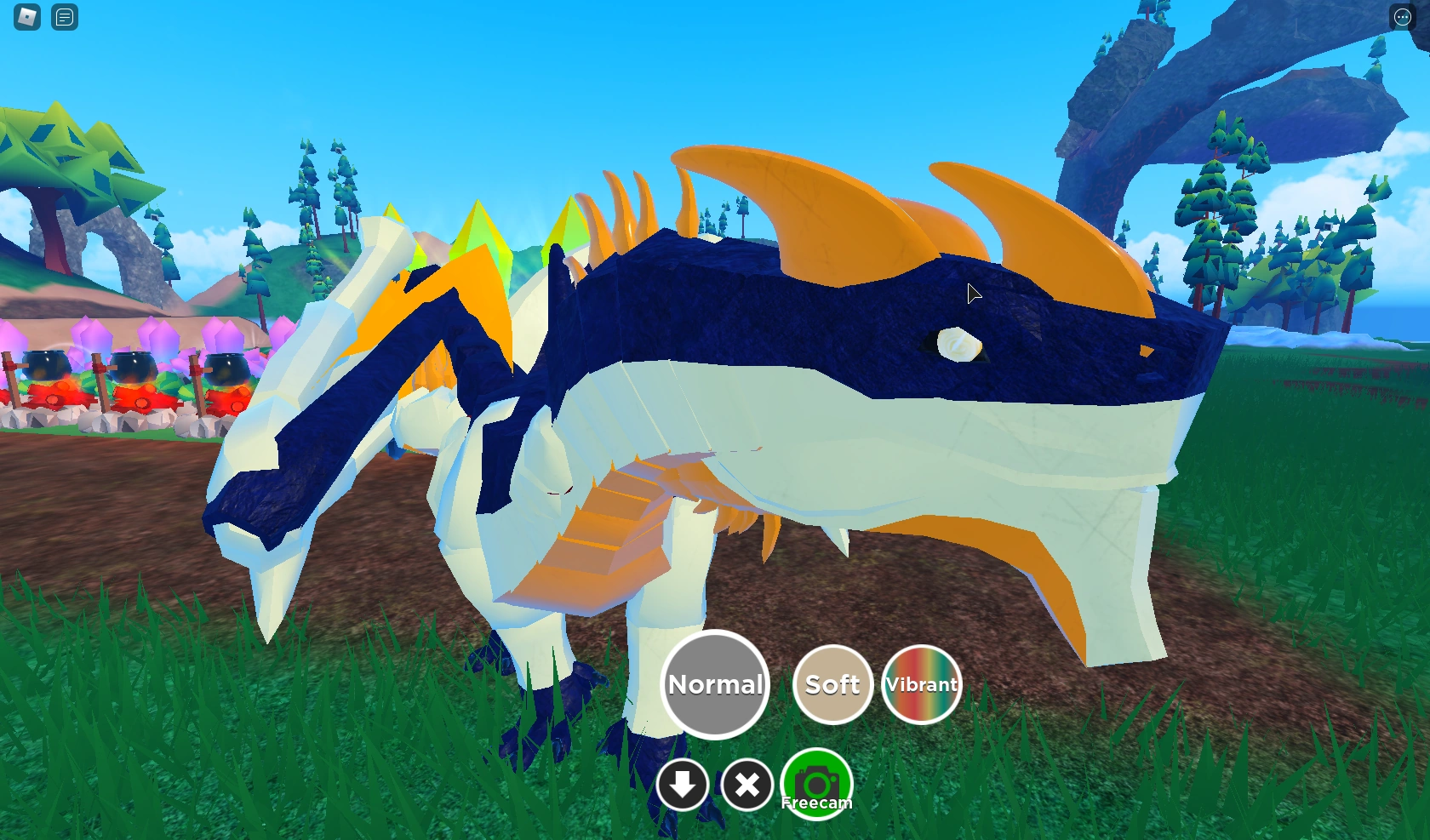Expand the options under the ellipsis circle
The image size is (1430, 840).
pos(1402,17)
